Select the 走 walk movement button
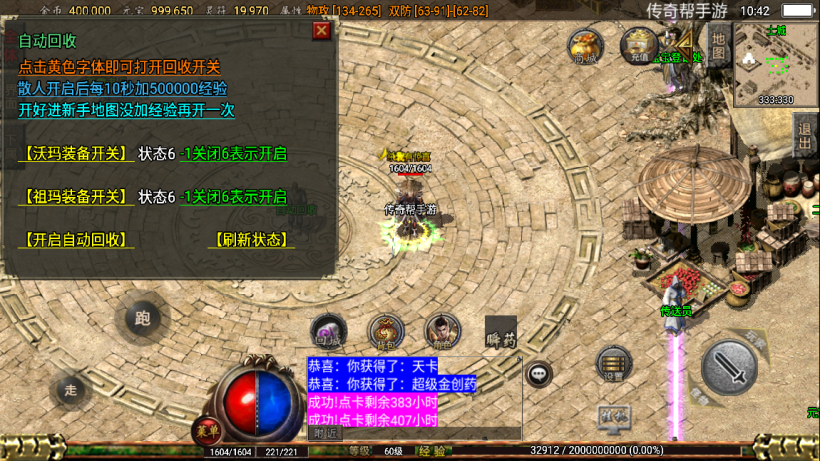This screenshot has height=461, width=820. click(x=70, y=389)
